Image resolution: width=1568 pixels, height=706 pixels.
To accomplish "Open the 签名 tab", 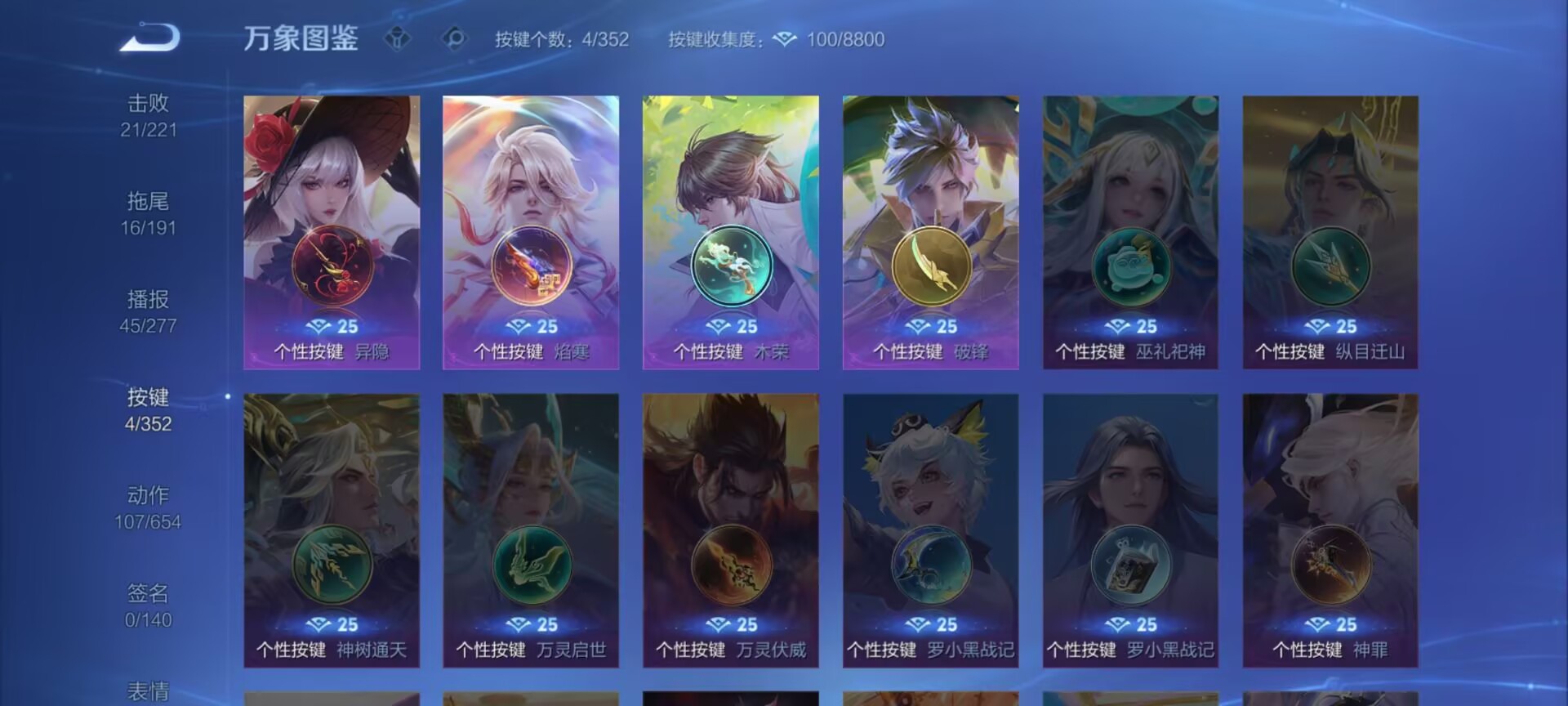I will [x=148, y=605].
